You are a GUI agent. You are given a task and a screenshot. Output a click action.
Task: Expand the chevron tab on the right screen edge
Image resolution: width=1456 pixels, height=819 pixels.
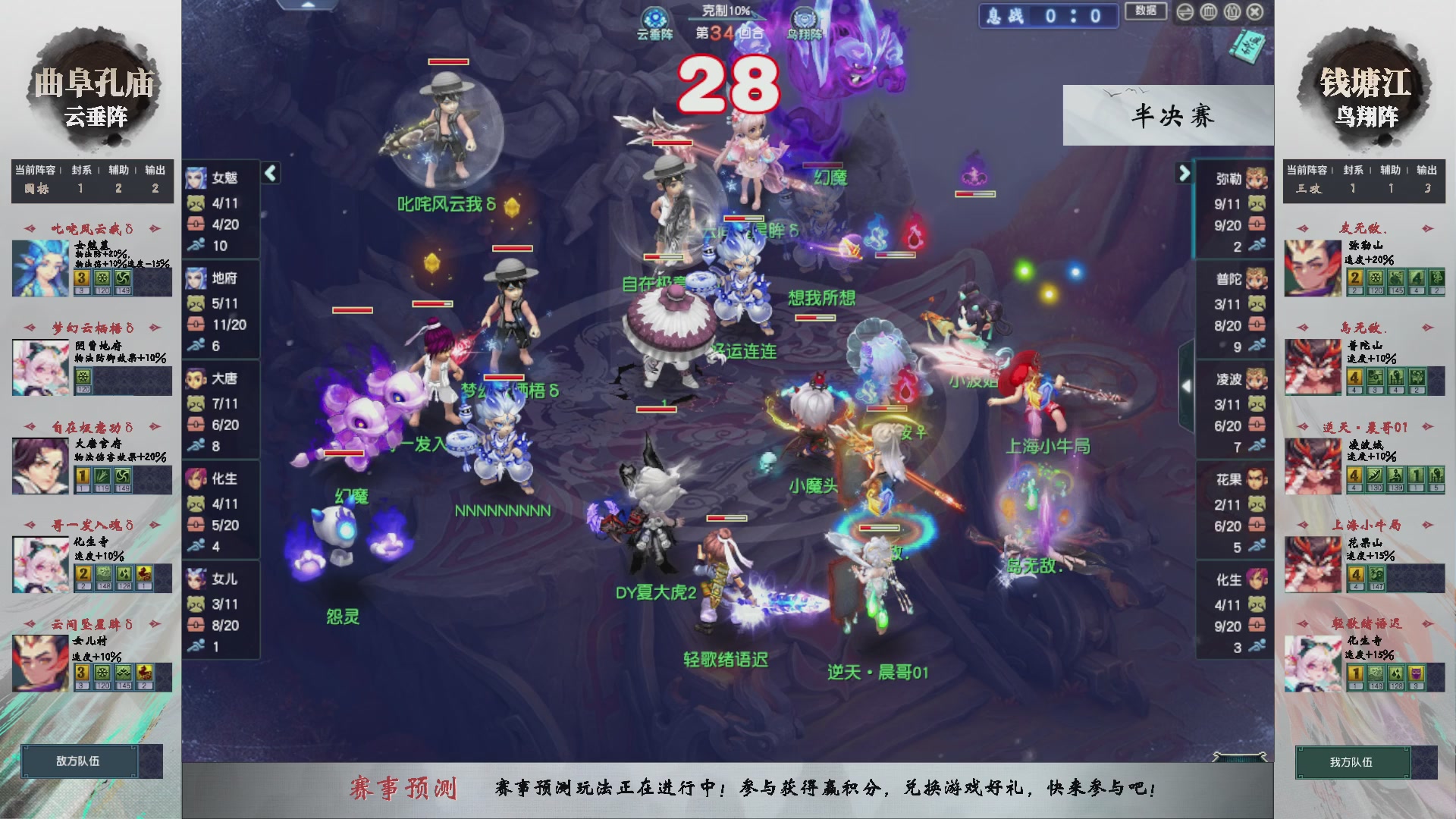[x=1188, y=385]
